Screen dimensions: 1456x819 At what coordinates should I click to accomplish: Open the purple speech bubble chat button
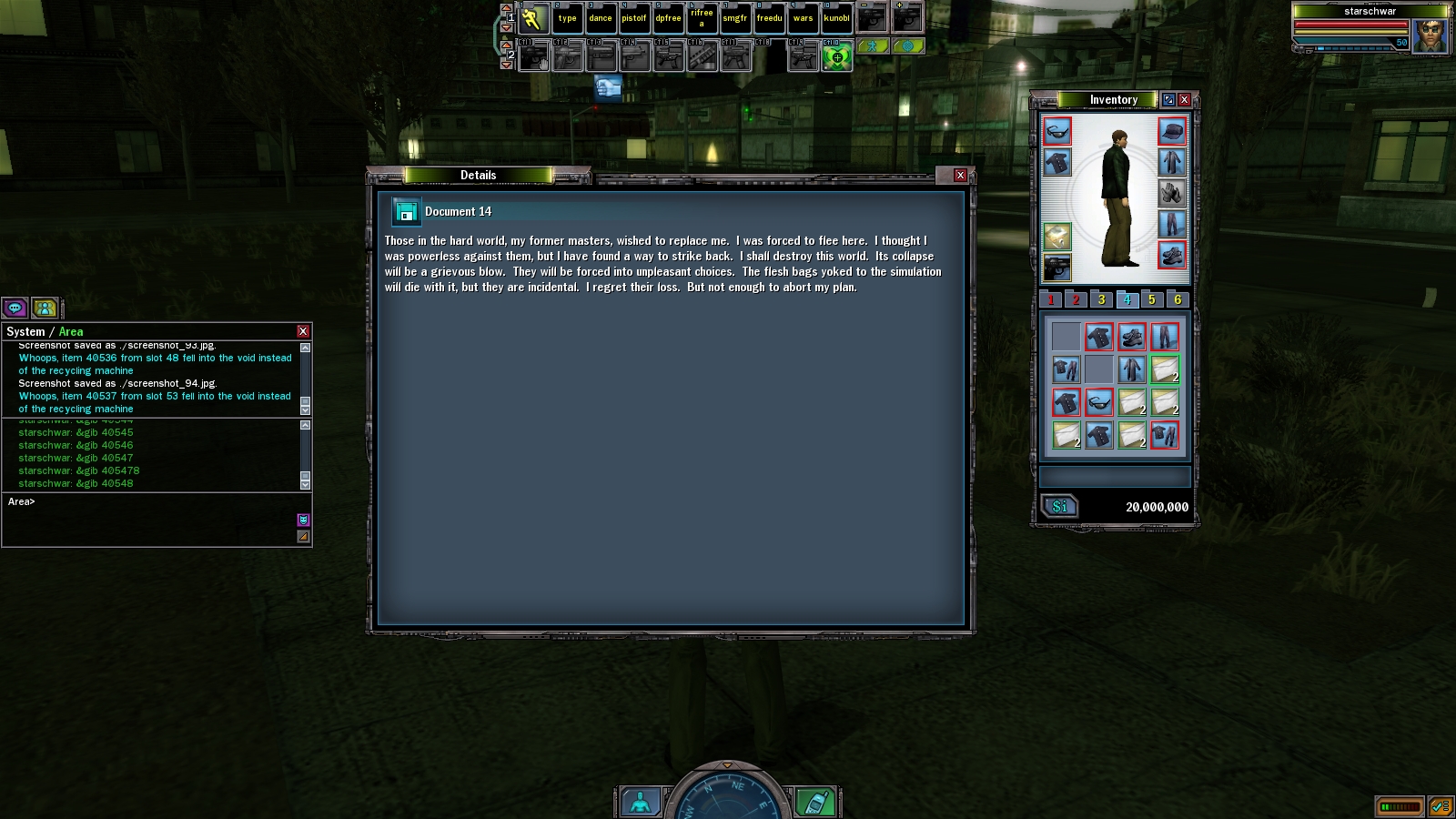click(x=15, y=308)
